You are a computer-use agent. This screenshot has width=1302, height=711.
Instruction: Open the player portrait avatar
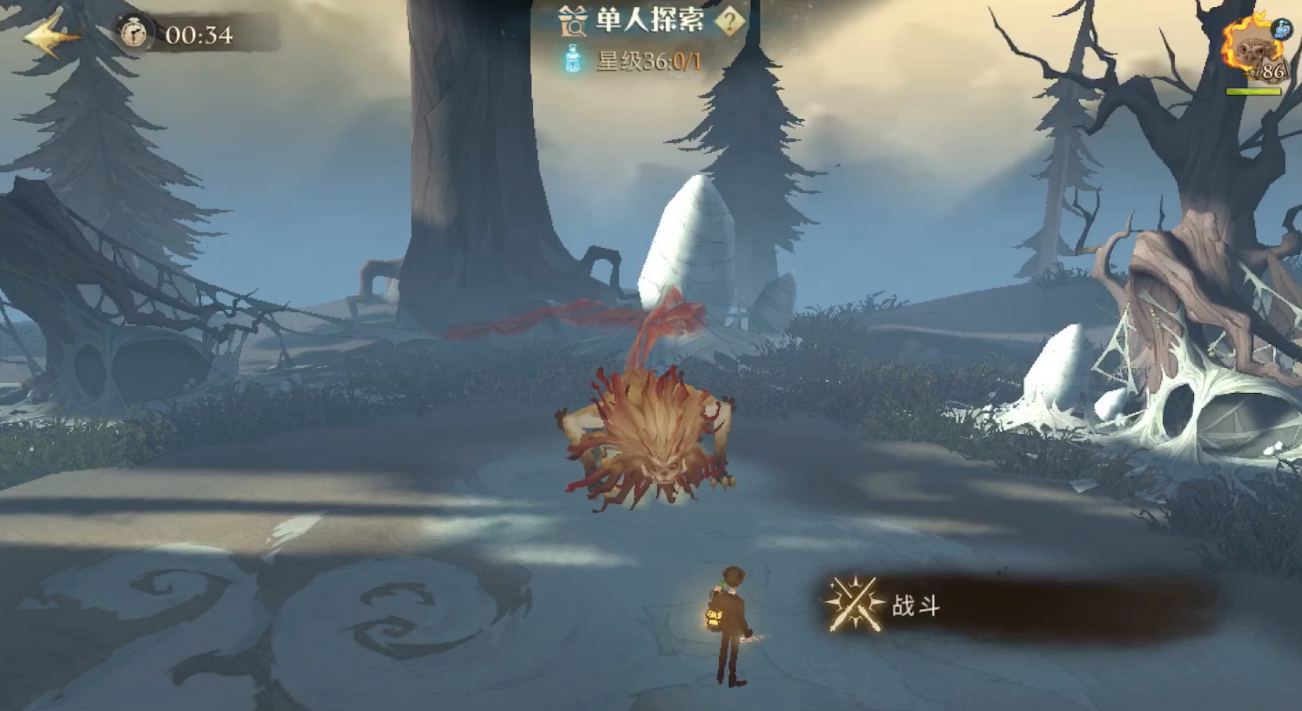(1251, 46)
